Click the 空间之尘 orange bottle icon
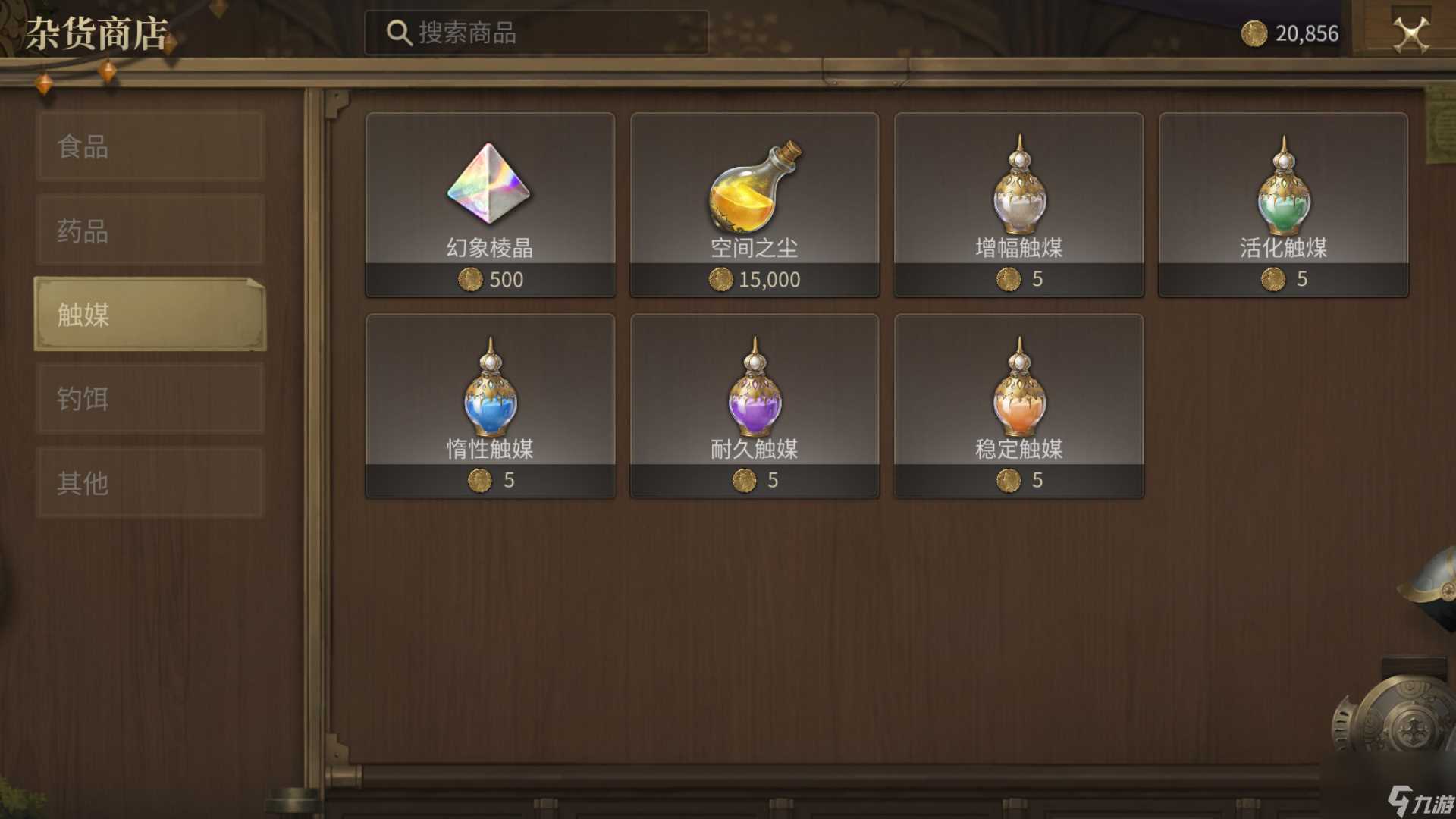This screenshot has height=819, width=1456. coord(755,186)
